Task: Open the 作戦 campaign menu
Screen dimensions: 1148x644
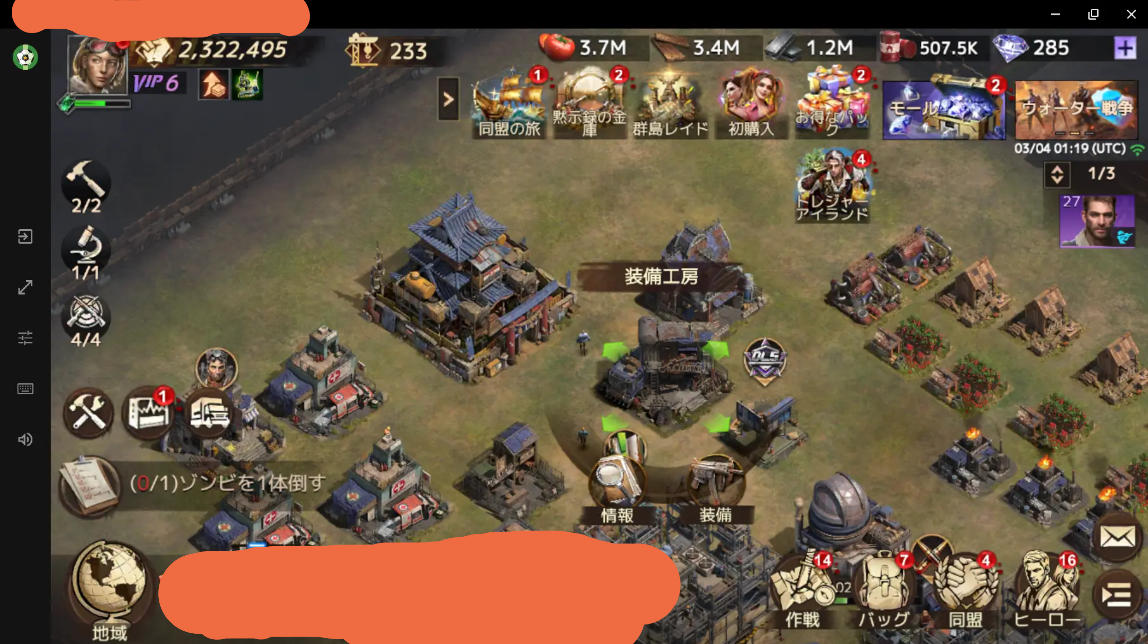Action: click(803, 588)
